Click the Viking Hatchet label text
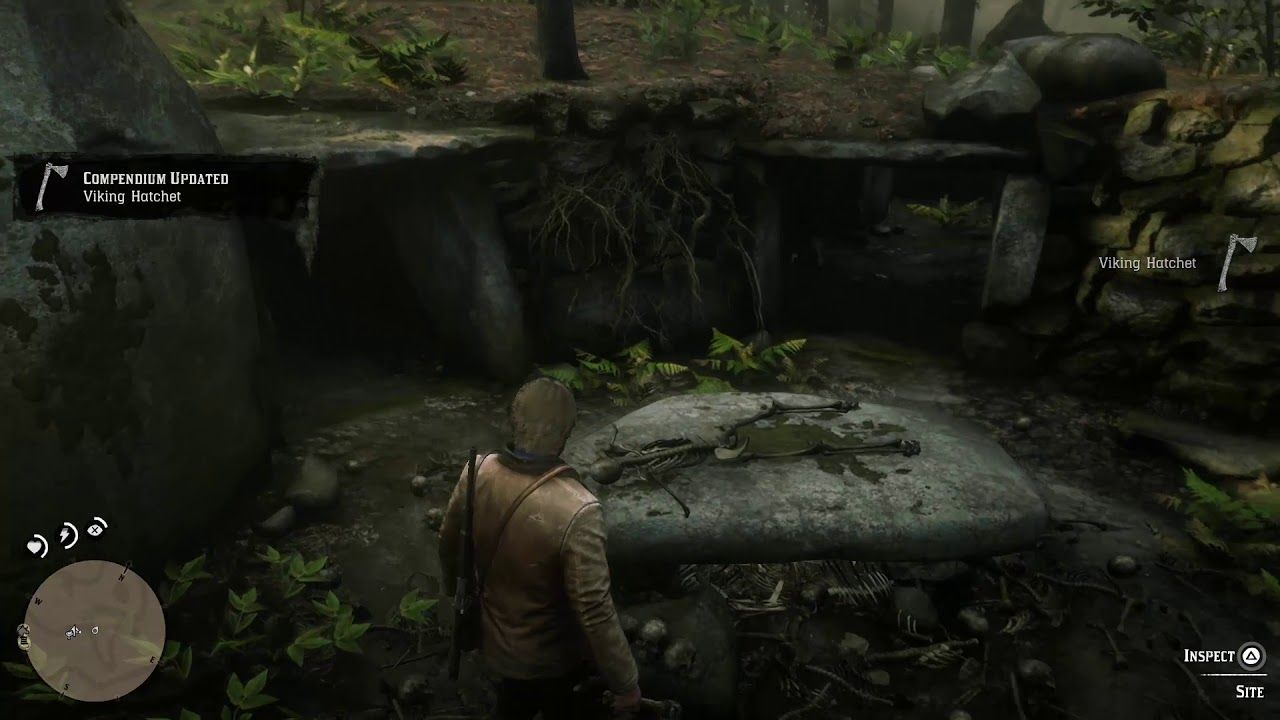 pyautogui.click(x=1147, y=262)
